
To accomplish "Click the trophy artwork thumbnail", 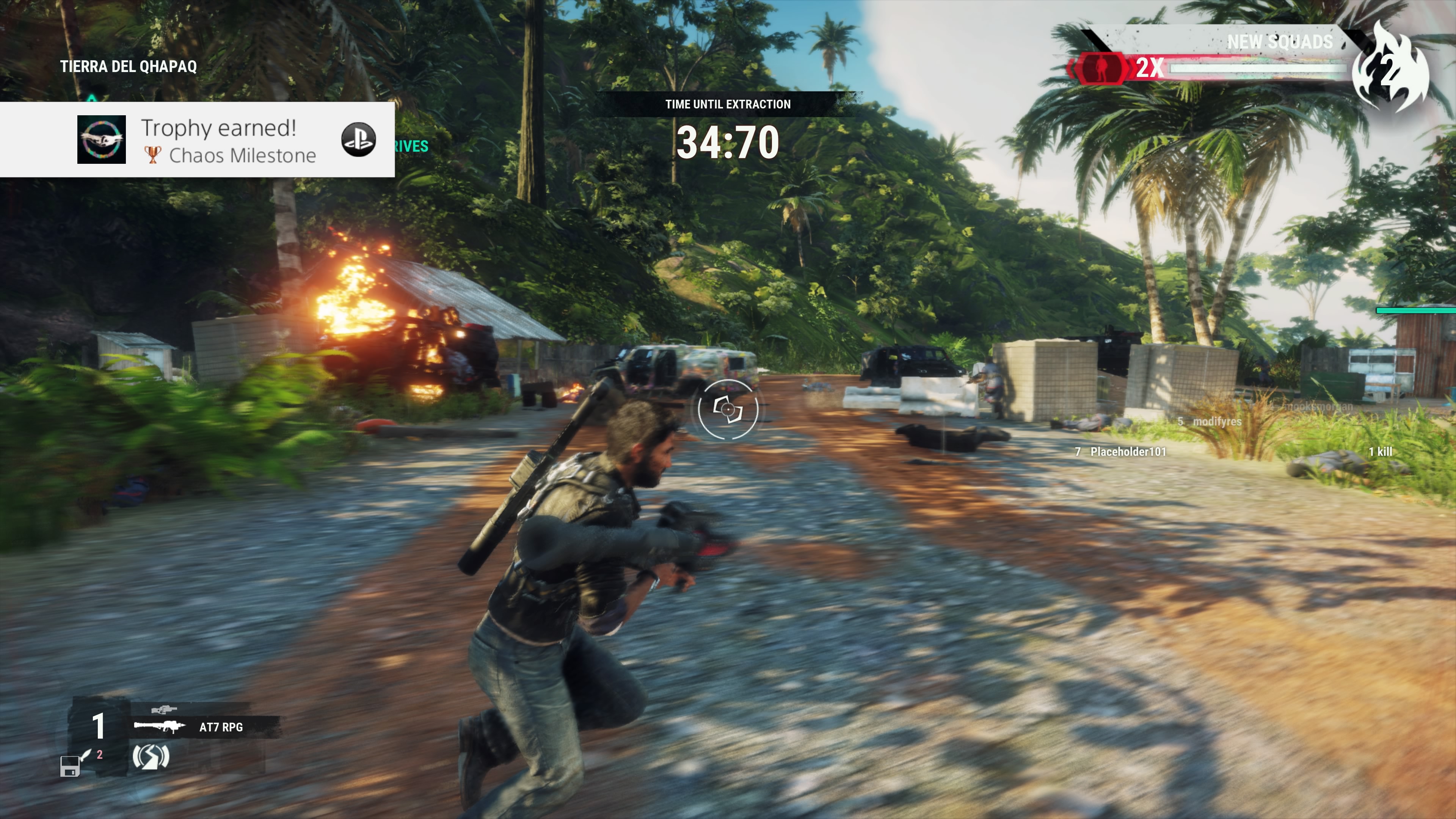I will pos(102,140).
